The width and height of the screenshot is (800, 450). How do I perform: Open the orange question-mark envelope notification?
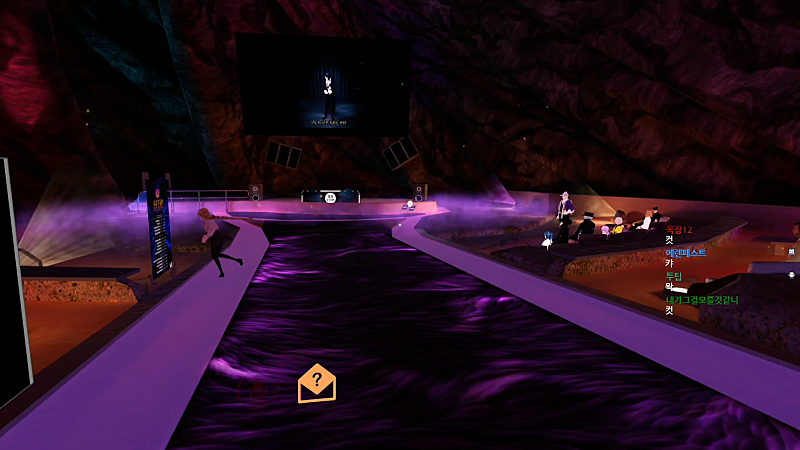coord(317,383)
